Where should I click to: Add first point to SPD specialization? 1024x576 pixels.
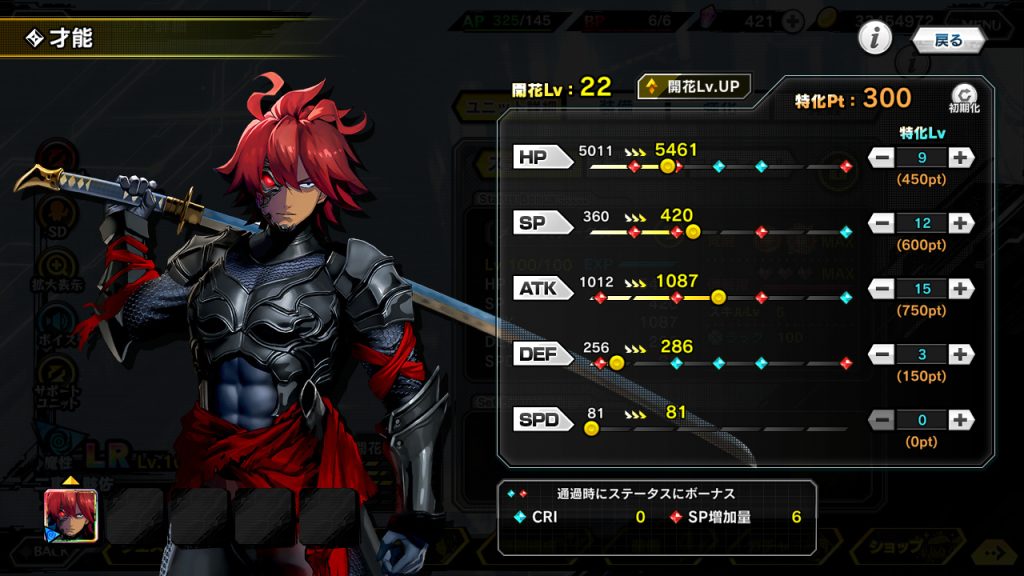point(960,420)
